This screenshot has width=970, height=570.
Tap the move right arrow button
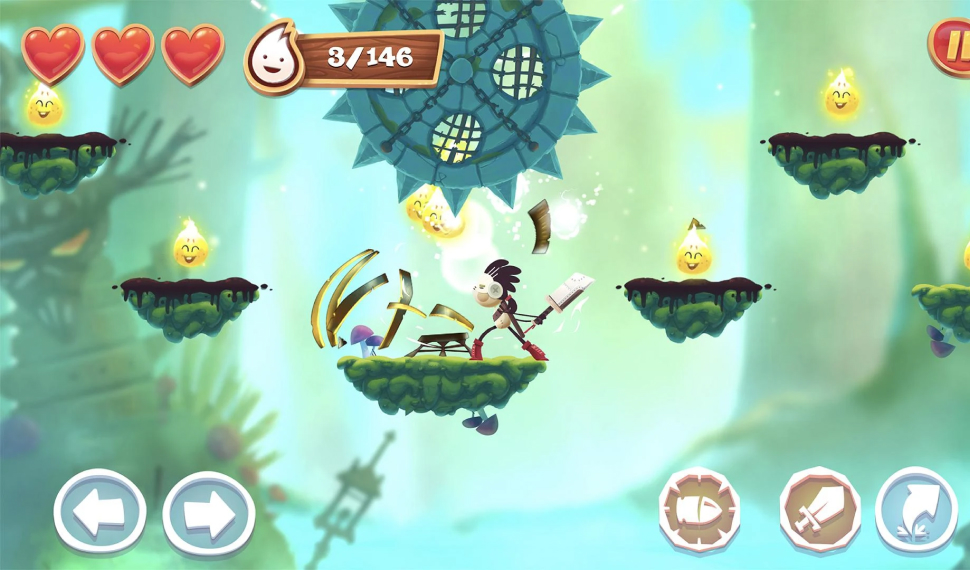(x=208, y=514)
